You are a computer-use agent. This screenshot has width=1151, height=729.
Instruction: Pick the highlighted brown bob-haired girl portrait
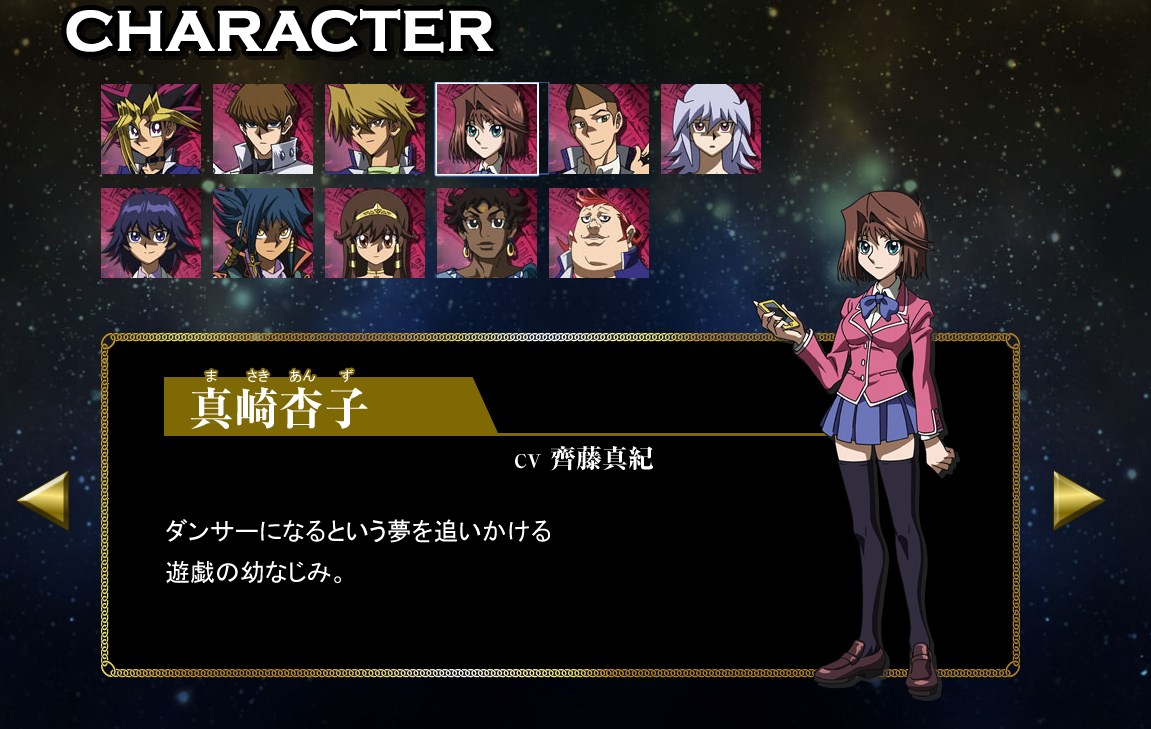(x=487, y=129)
